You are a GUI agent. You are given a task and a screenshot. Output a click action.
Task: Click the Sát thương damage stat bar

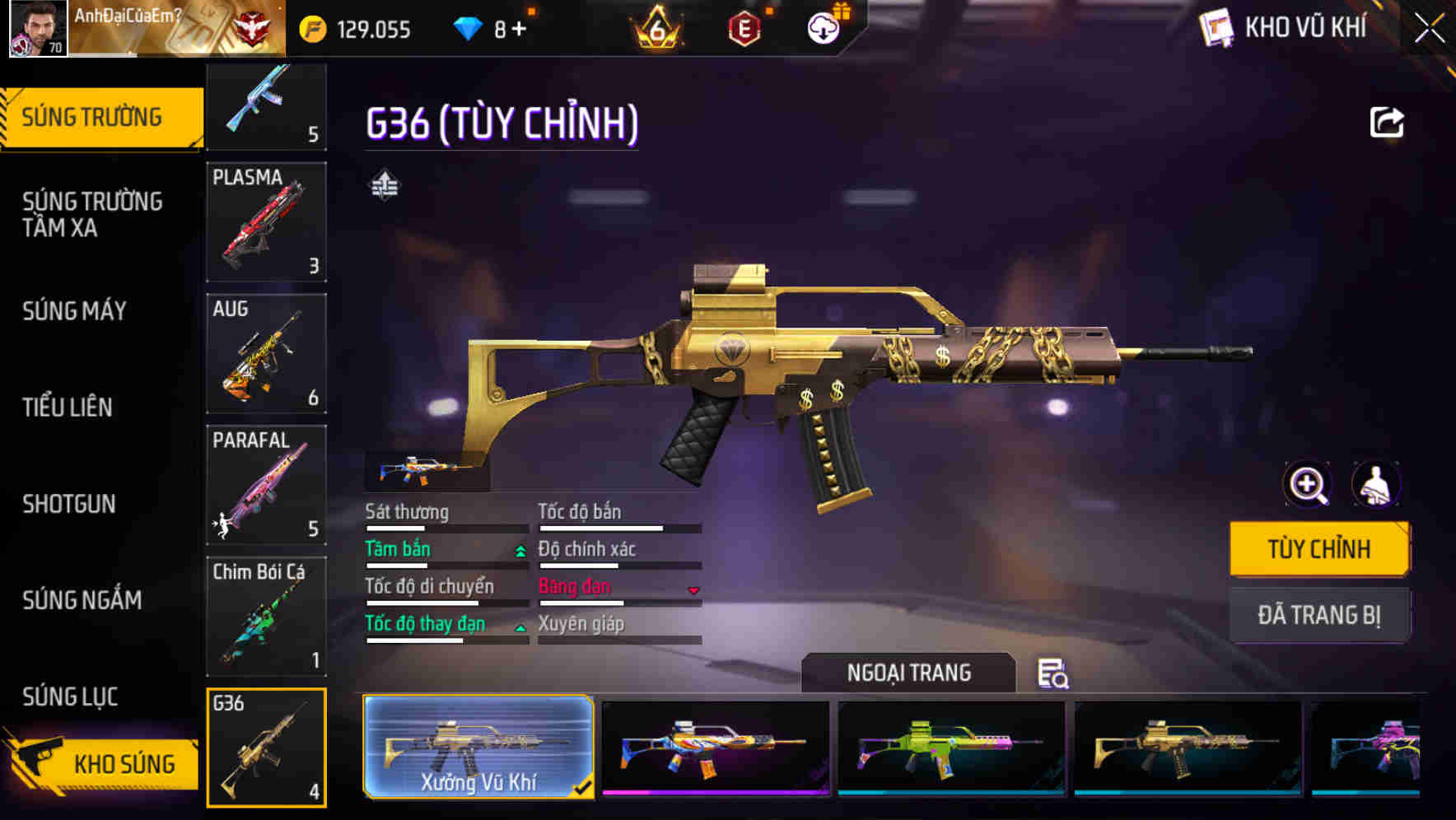(445, 528)
